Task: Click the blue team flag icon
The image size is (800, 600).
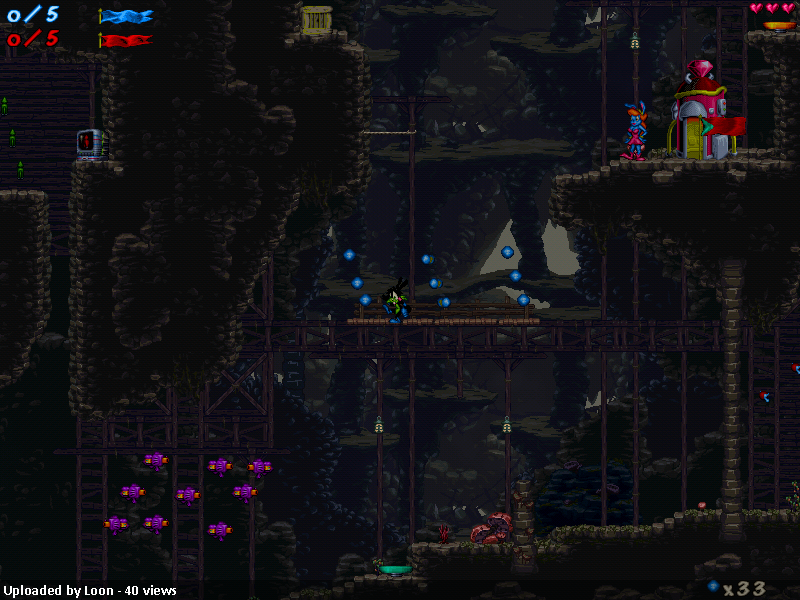Action: (126, 16)
